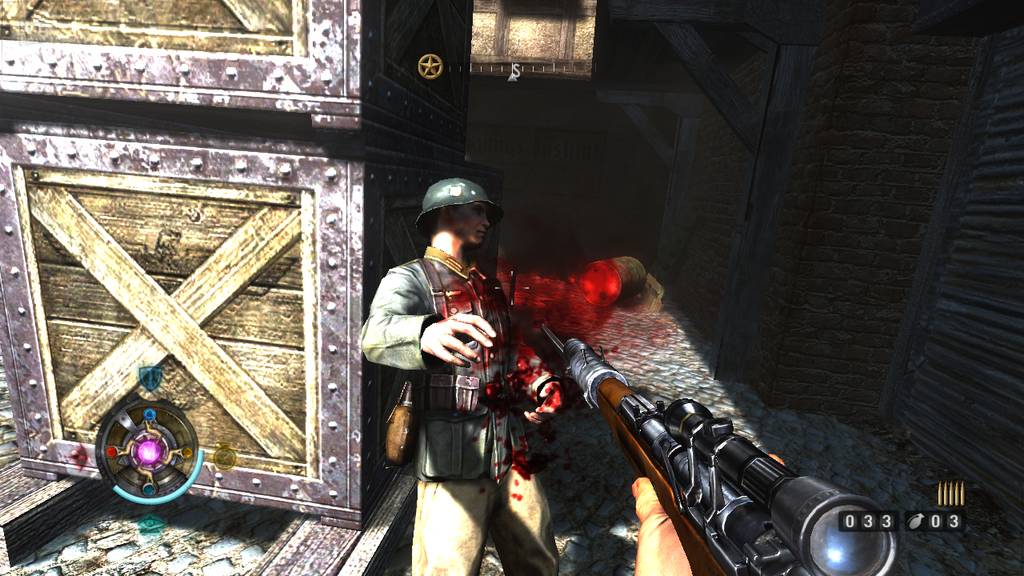
Task: Activate the purple medallion center crystal
Action: tap(149, 451)
